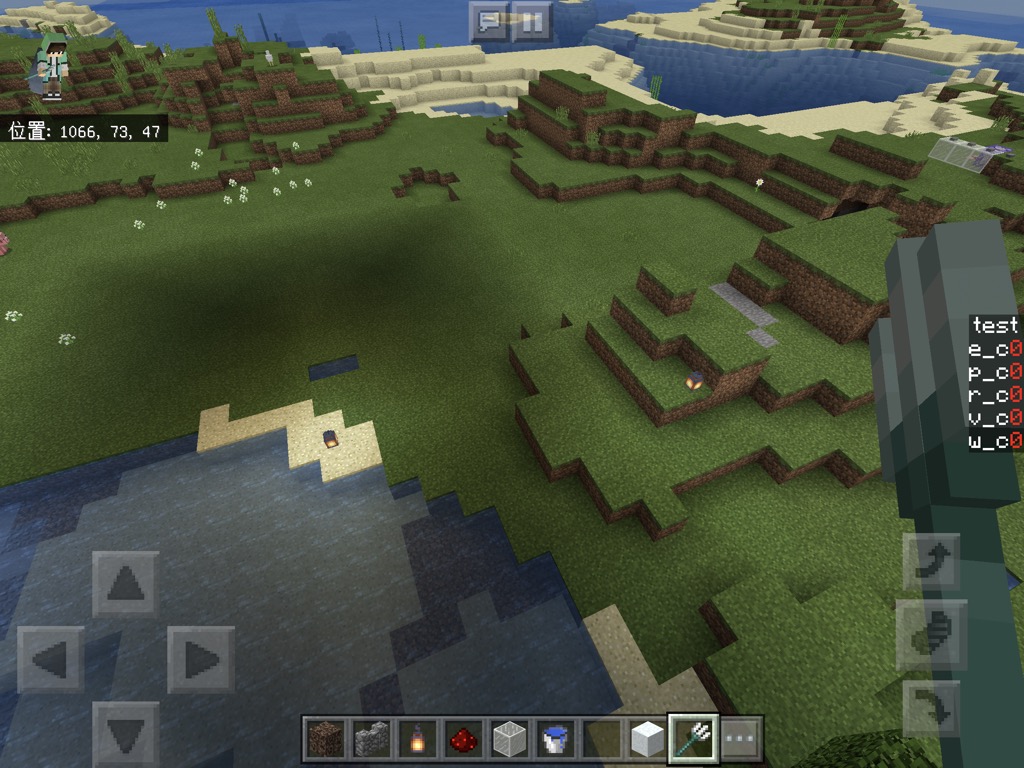Select the water bucket slot
The image size is (1024, 768).
(x=555, y=739)
